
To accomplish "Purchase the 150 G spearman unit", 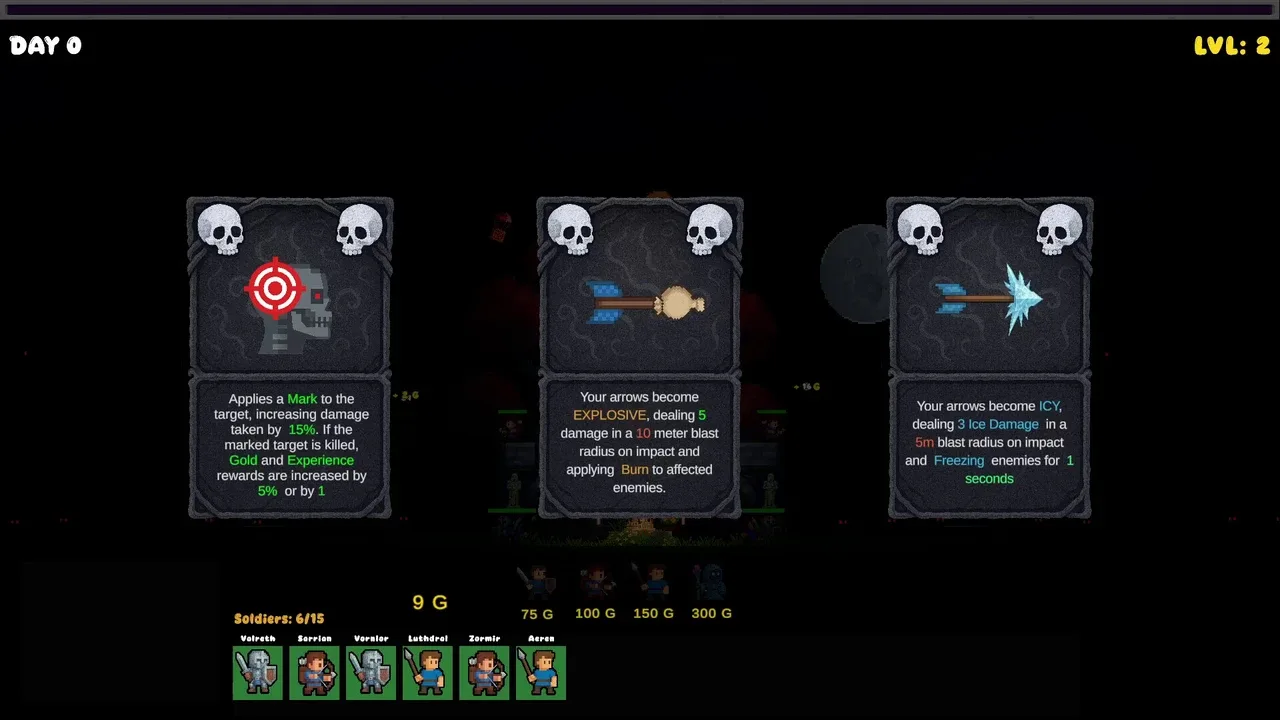I will (x=653, y=582).
